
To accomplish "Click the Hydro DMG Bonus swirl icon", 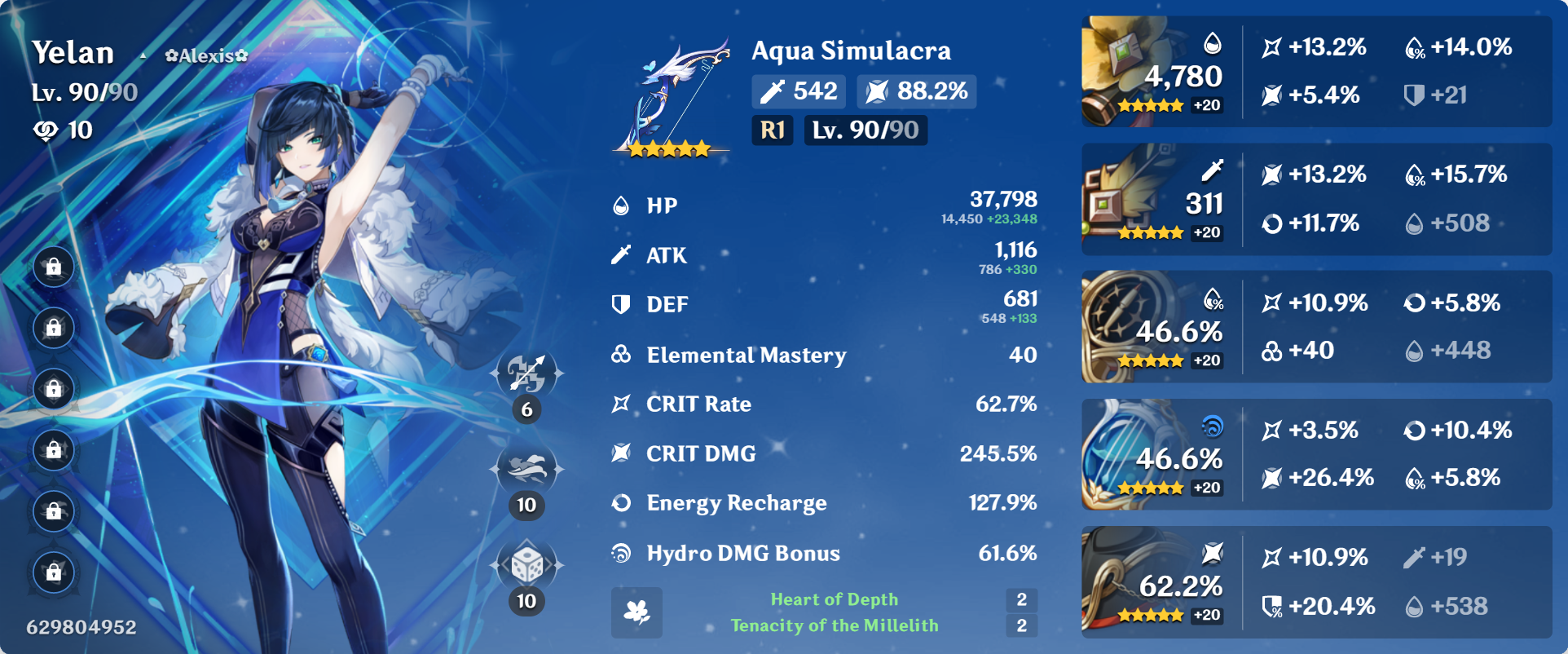I will click(622, 553).
